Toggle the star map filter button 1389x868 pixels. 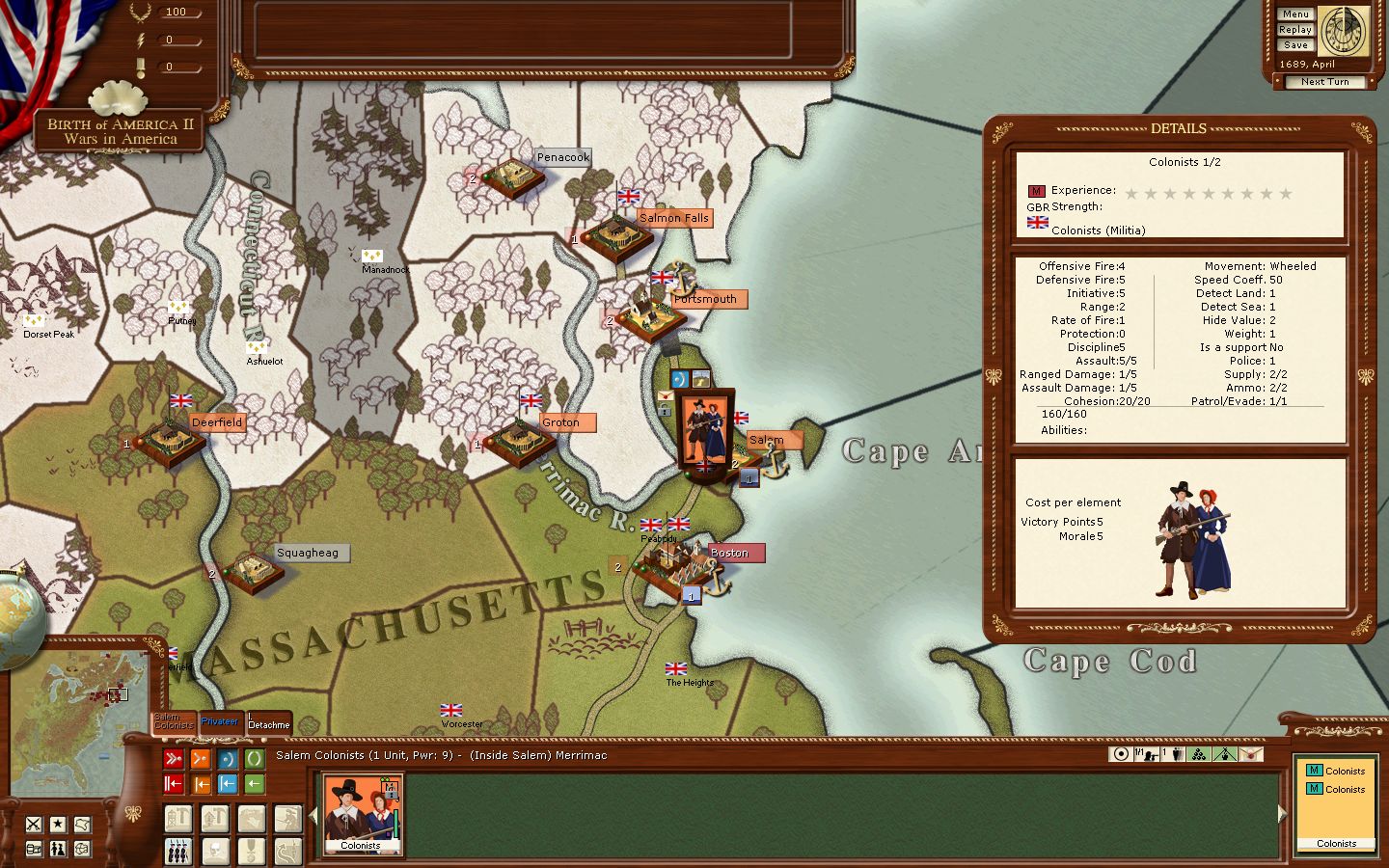[58, 824]
